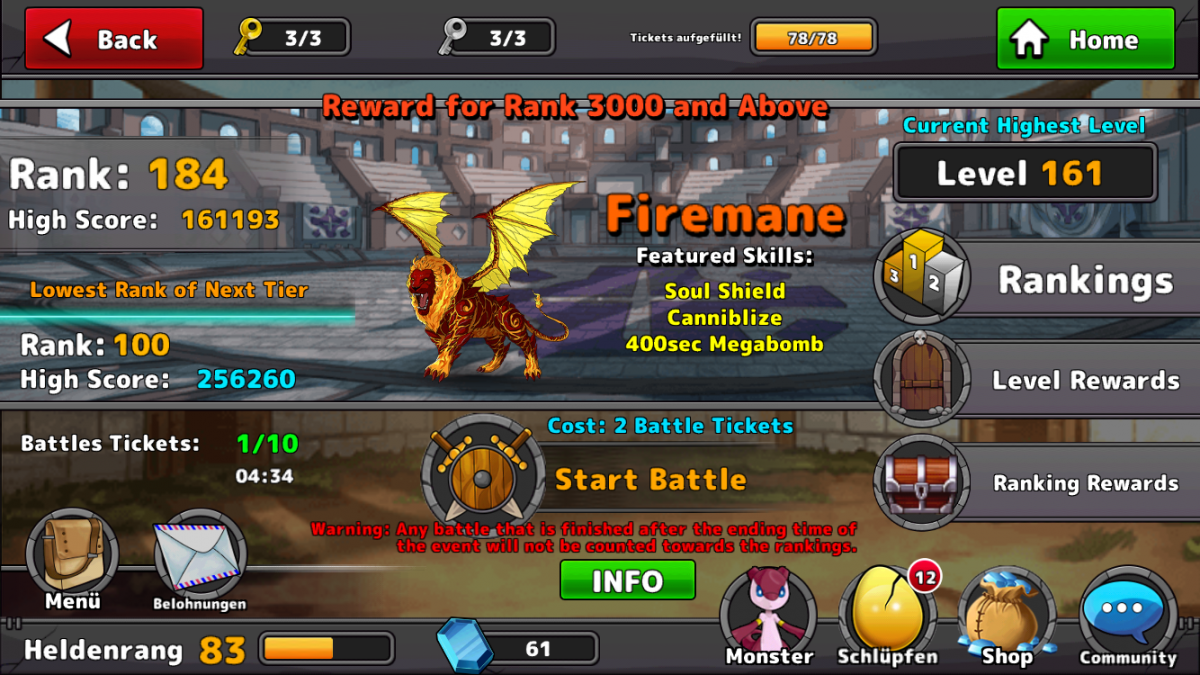The width and height of the screenshot is (1200, 675).
Task: Go back using the red Back button
Action: click(114, 39)
